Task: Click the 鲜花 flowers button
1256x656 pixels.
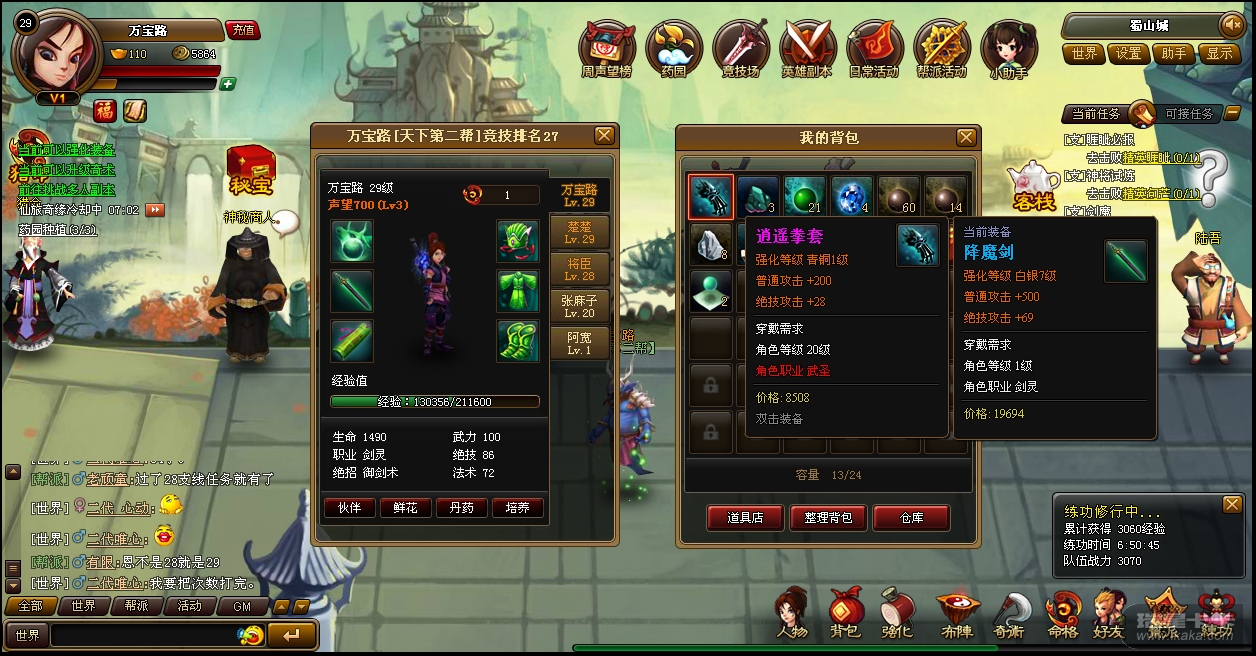Action: [405, 508]
